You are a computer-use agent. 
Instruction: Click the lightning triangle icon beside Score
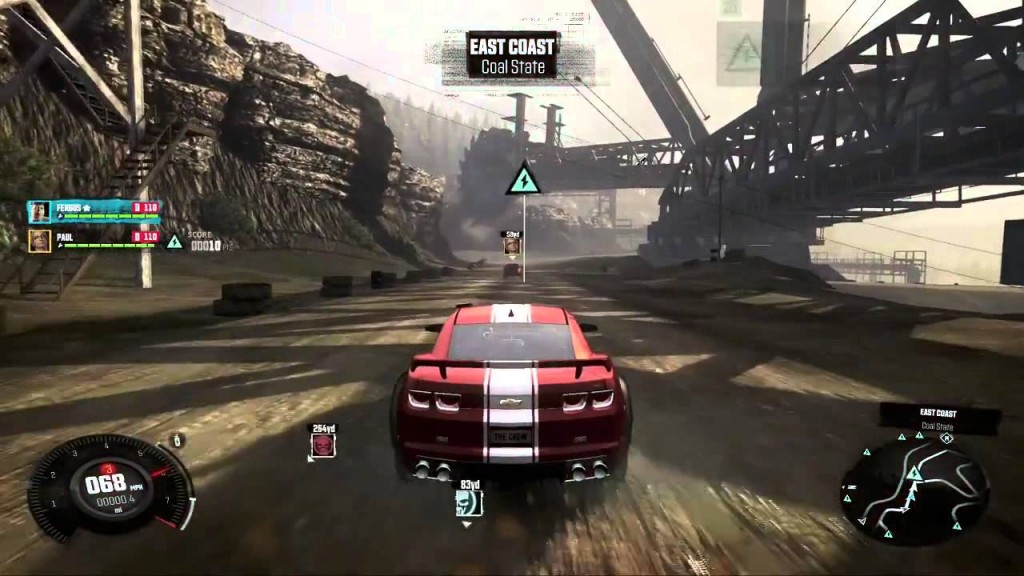click(174, 241)
